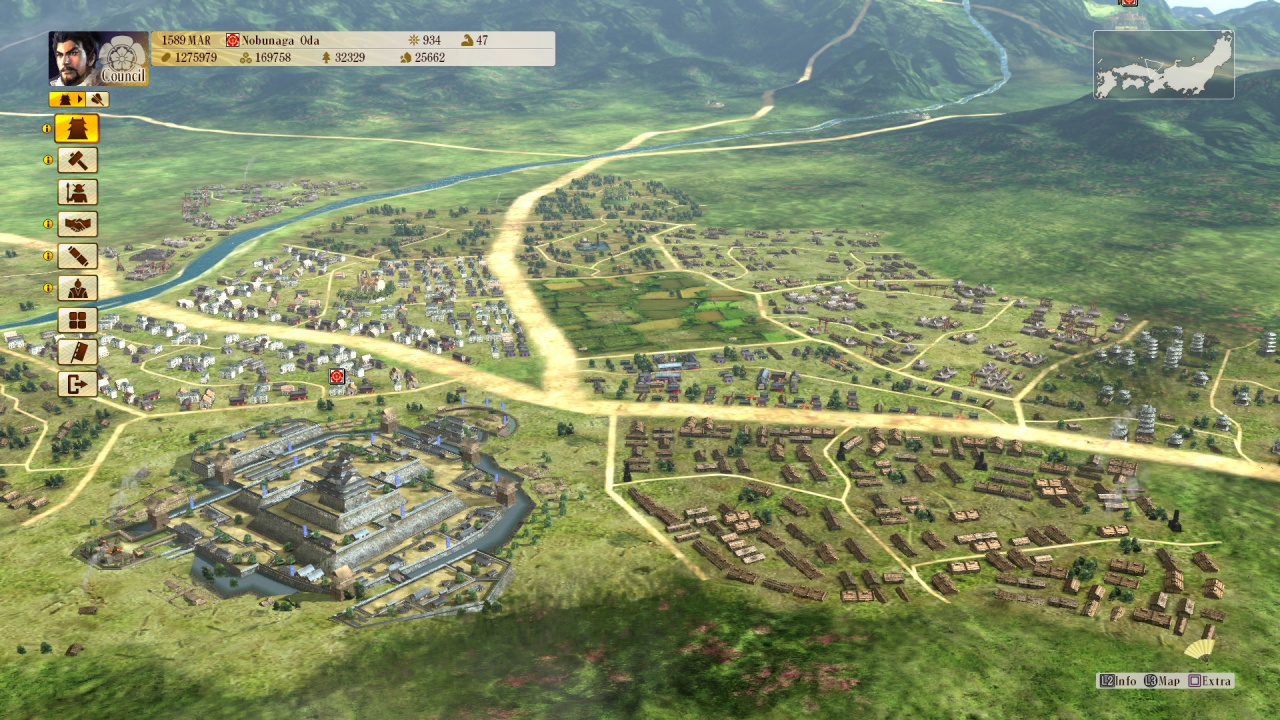Select the red Oda crest map marker
Viewport: 1280px width, 720px height.
337,376
